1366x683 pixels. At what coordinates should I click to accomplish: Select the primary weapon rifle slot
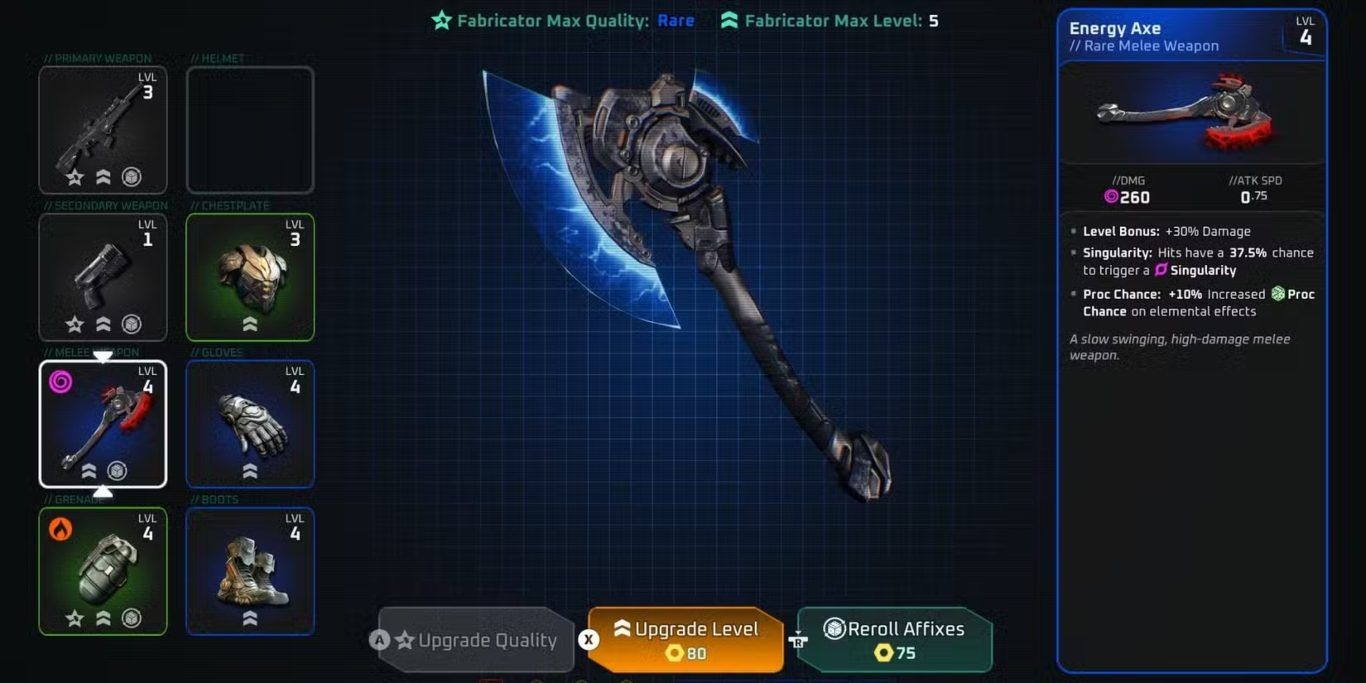click(x=103, y=130)
